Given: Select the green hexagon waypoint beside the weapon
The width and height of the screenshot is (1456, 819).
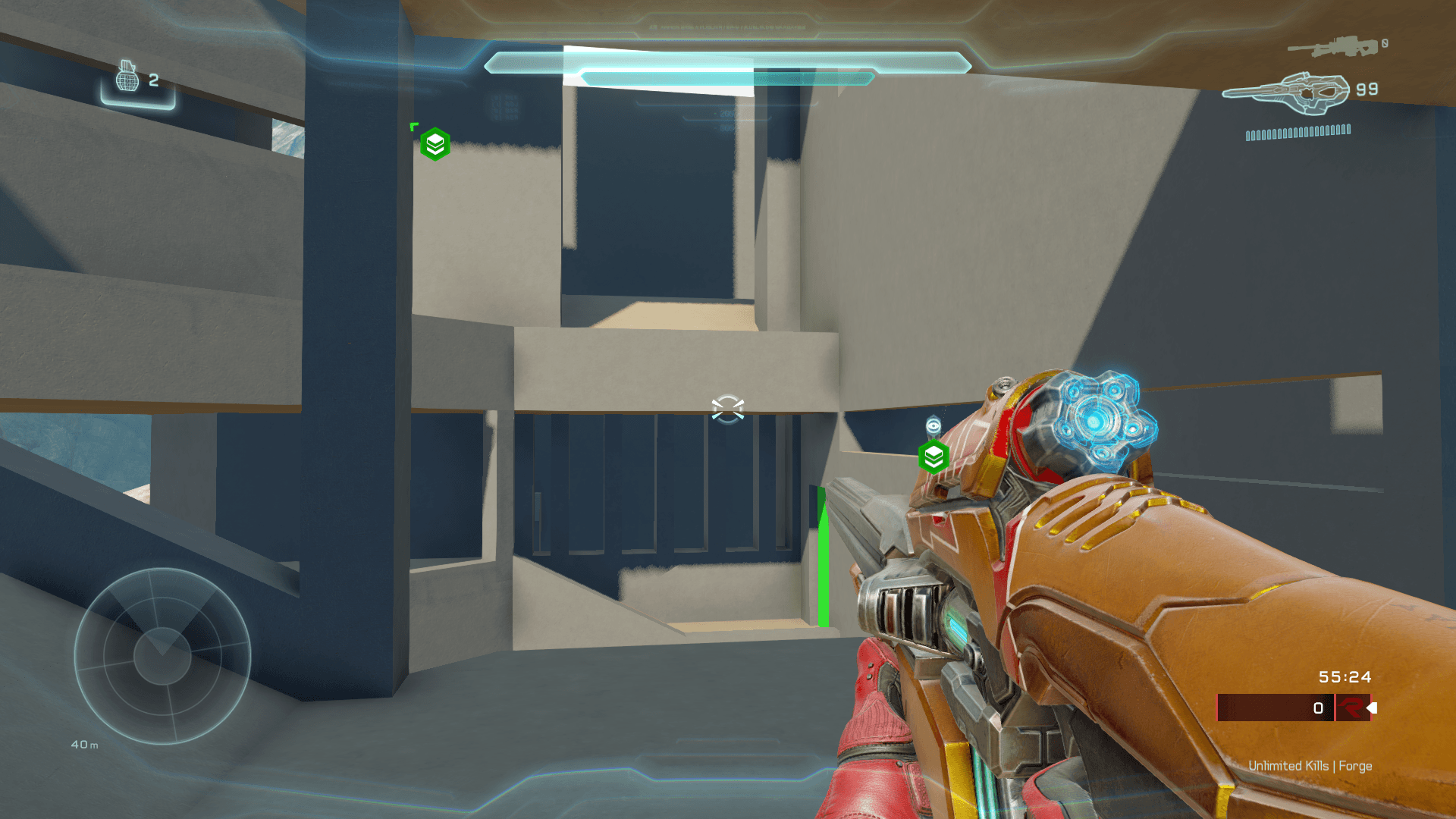Looking at the screenshot, I should [934, 457].
